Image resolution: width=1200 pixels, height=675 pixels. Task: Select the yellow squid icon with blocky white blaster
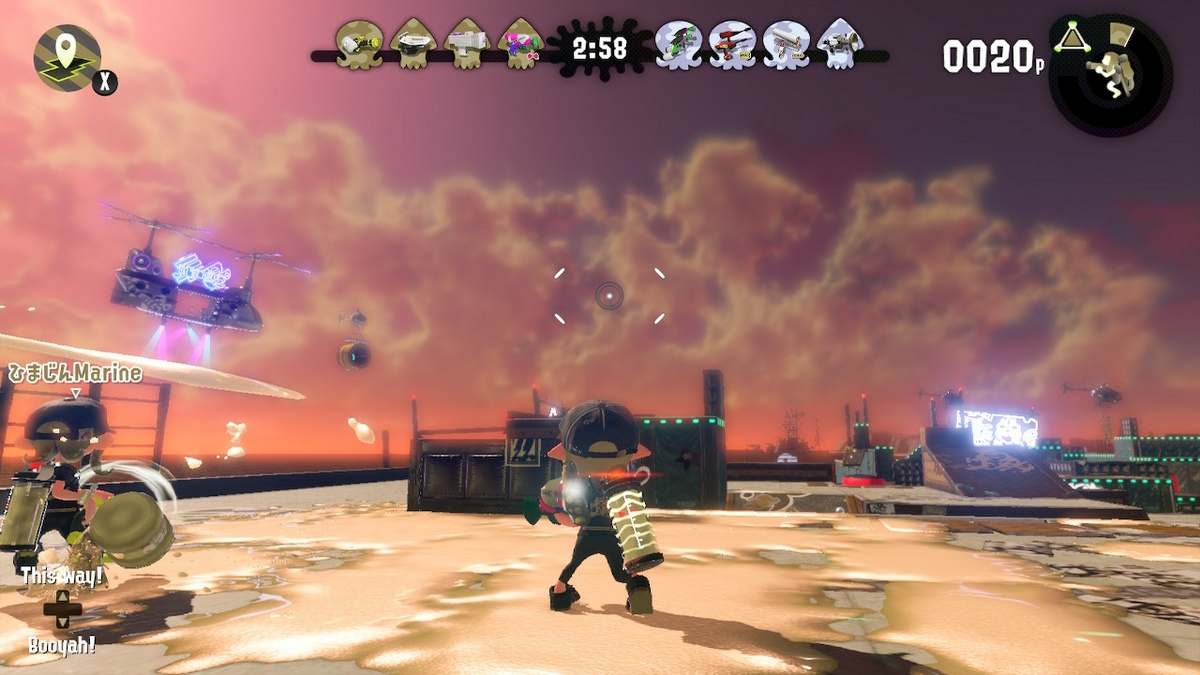point(467,44)
